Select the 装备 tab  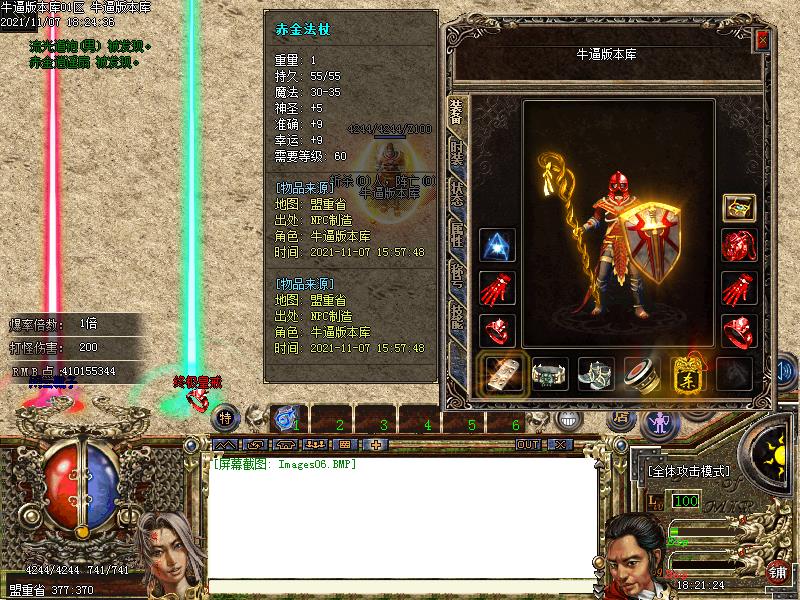point(457,110)
